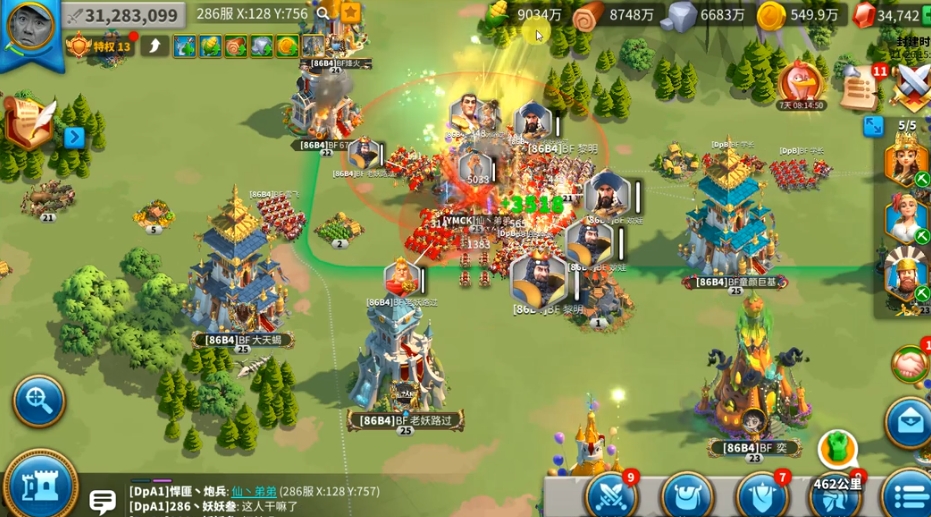Open the VIP 特权 13 badge
Viewport: 931px width, 517px height.
pos(100,46)
